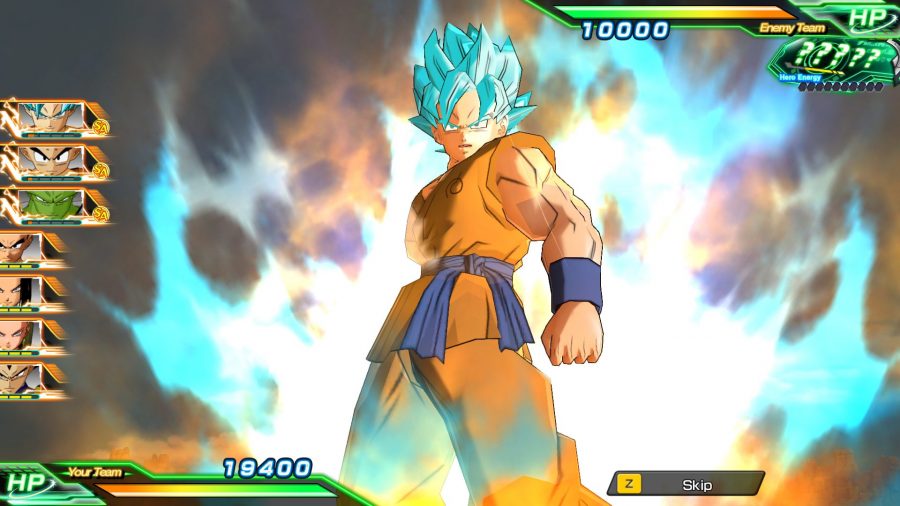Choose the black-haired Vegeta portrait with SA badge
The width and height of the screenshot is (900, 506).
[52, 161]
